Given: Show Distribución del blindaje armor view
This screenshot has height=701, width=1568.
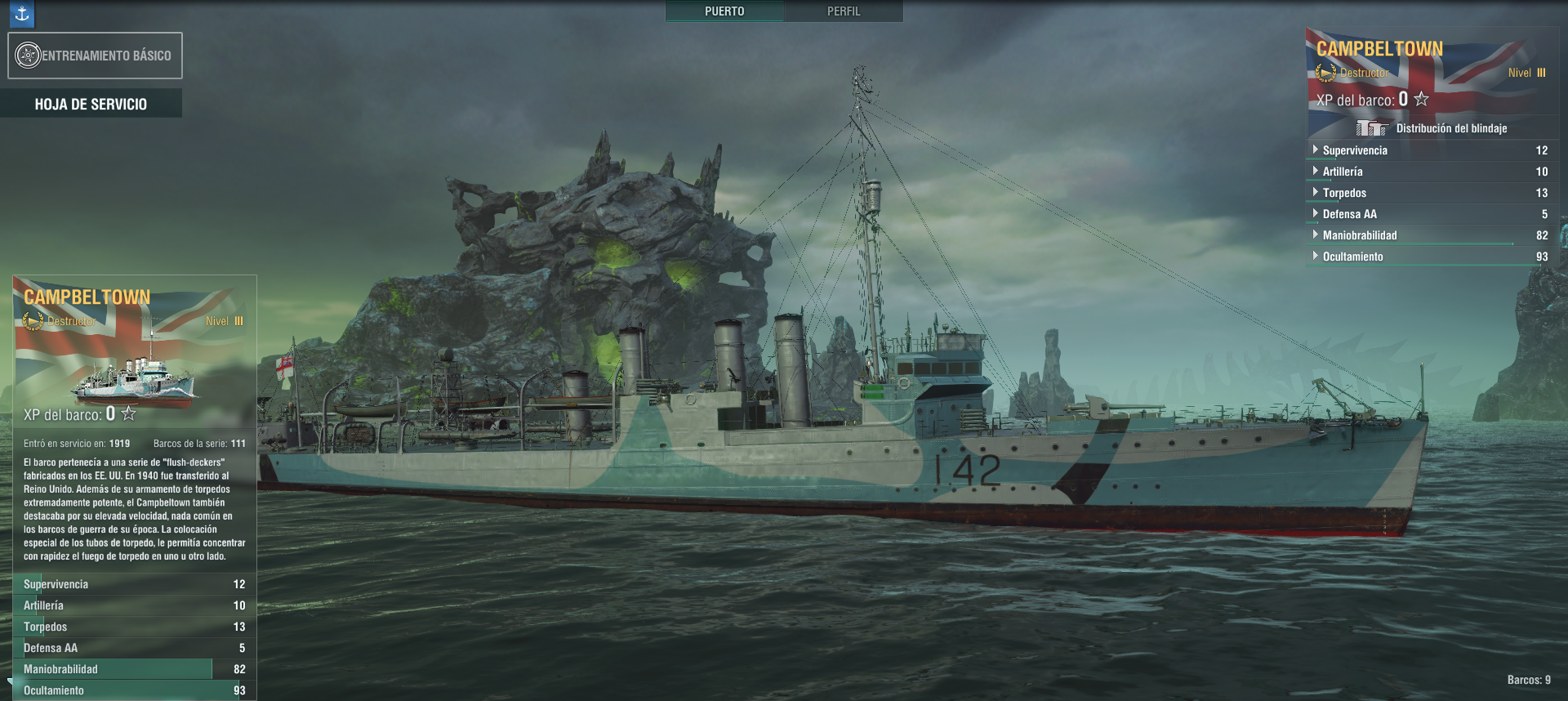Looking at the screenshot, I should point(1432,128).
